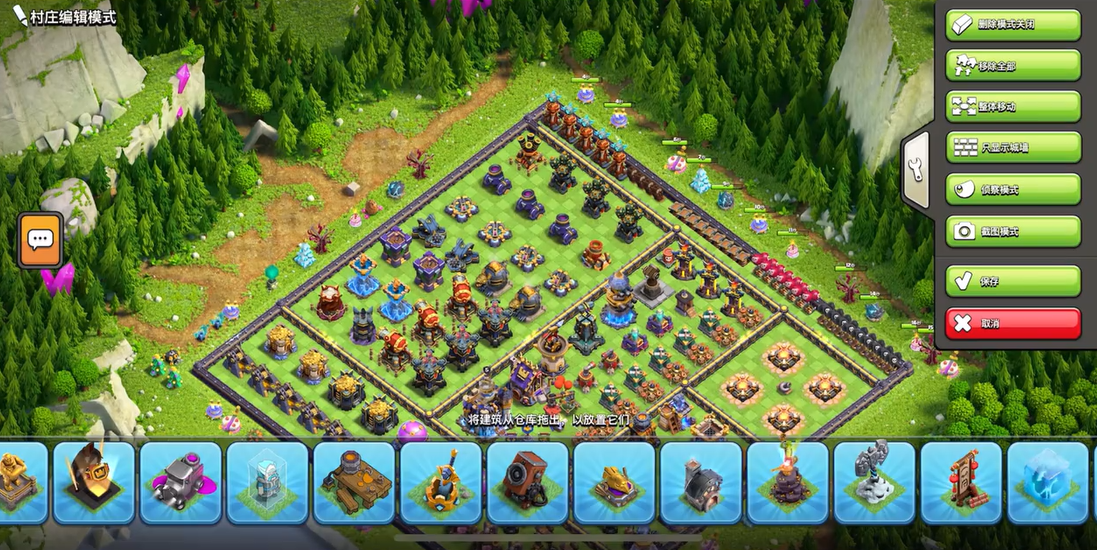The width and height of the screenshot is (1097, 550).
Task: Collapse the wrench tools panel tab
Action: click(x=916, y=170)
